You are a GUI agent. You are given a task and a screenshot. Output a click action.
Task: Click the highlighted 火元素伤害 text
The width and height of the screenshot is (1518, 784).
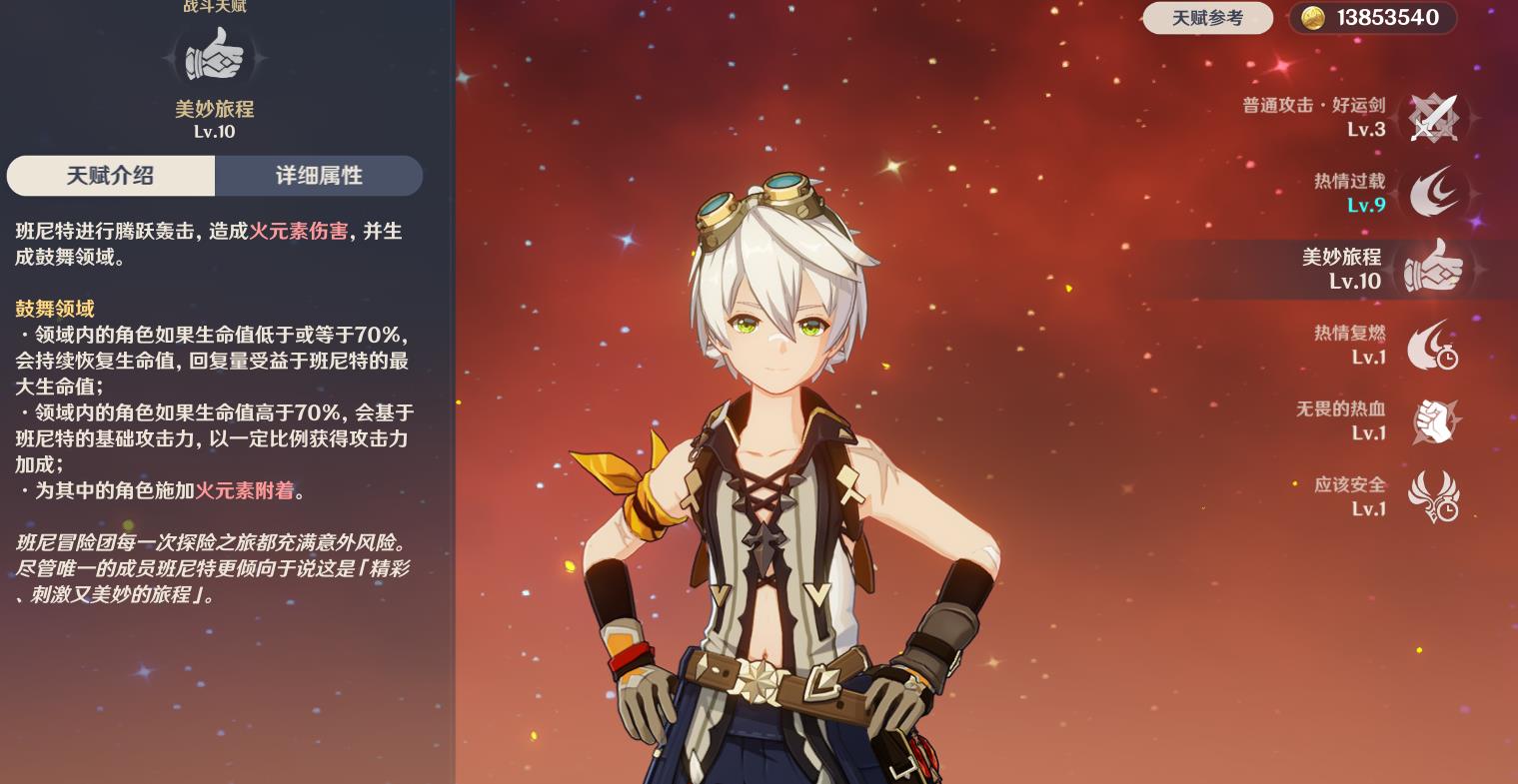[298, 231]
